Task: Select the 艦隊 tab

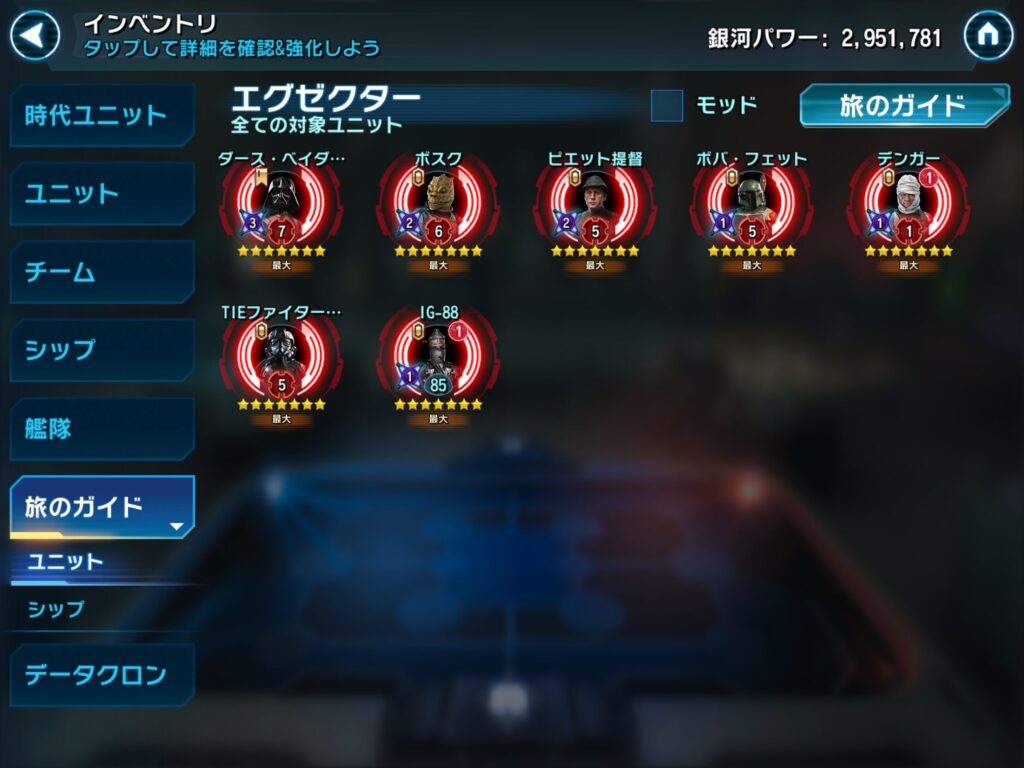Action: (100, 429)
